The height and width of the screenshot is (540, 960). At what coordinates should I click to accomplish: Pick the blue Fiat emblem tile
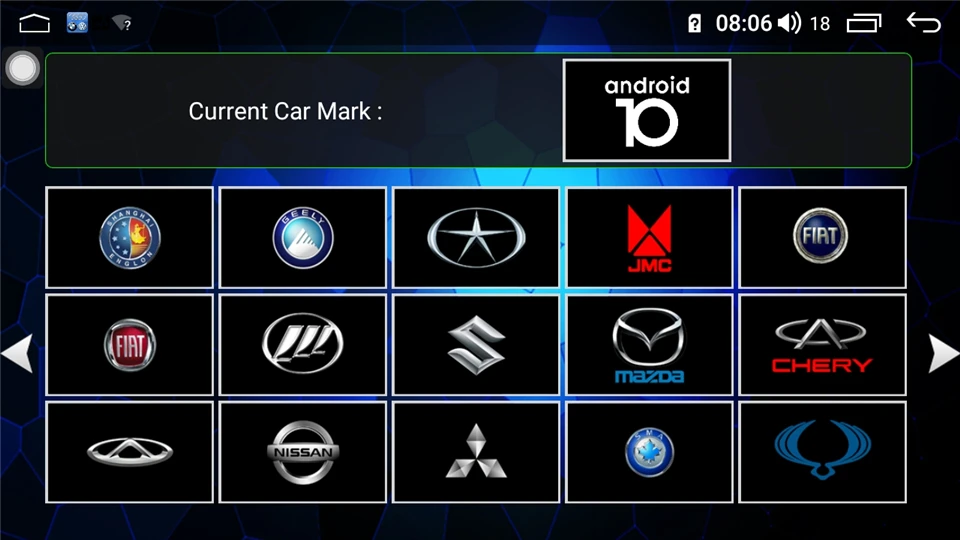821,238
